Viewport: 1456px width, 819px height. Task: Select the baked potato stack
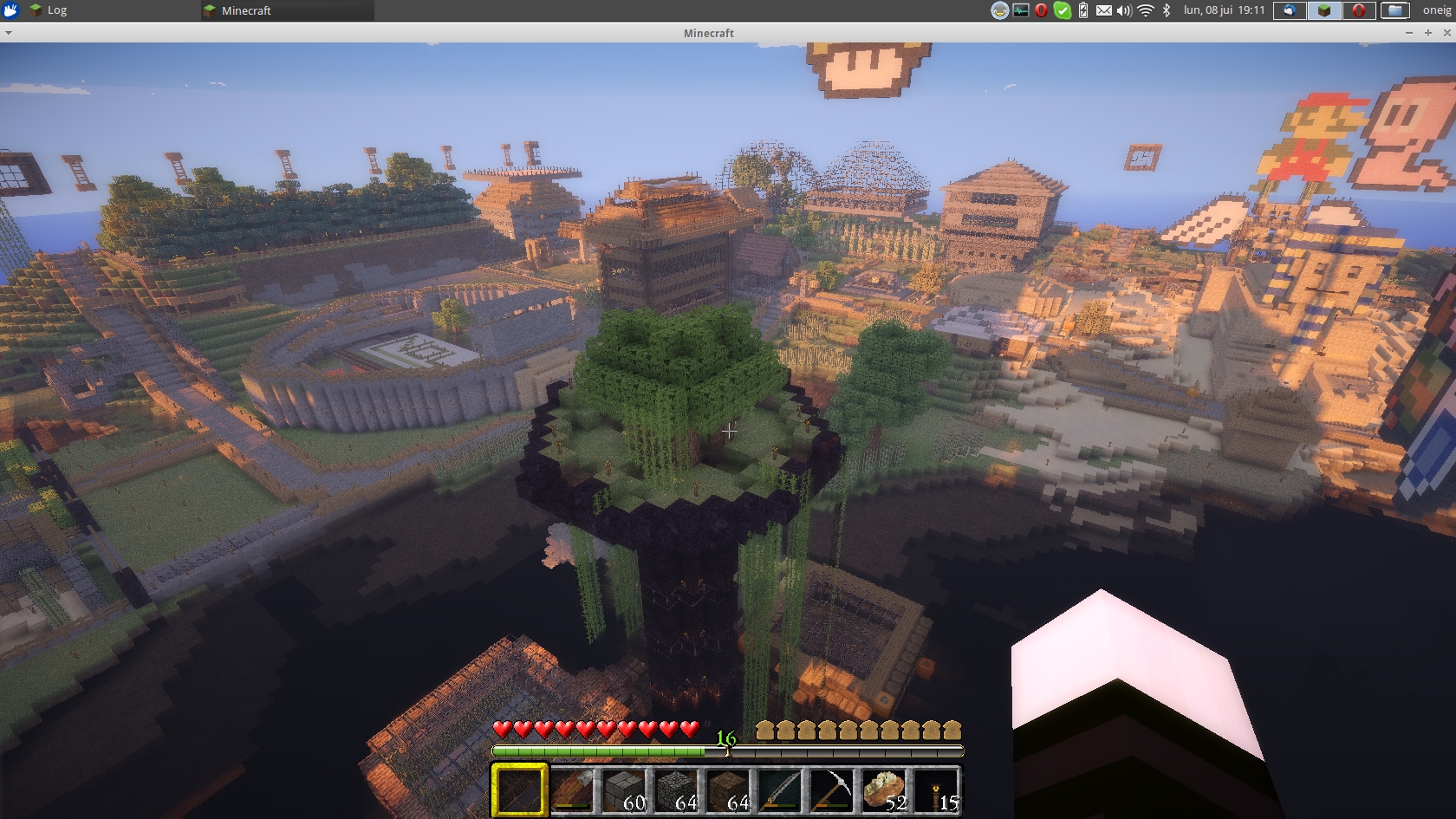point(883,790)
